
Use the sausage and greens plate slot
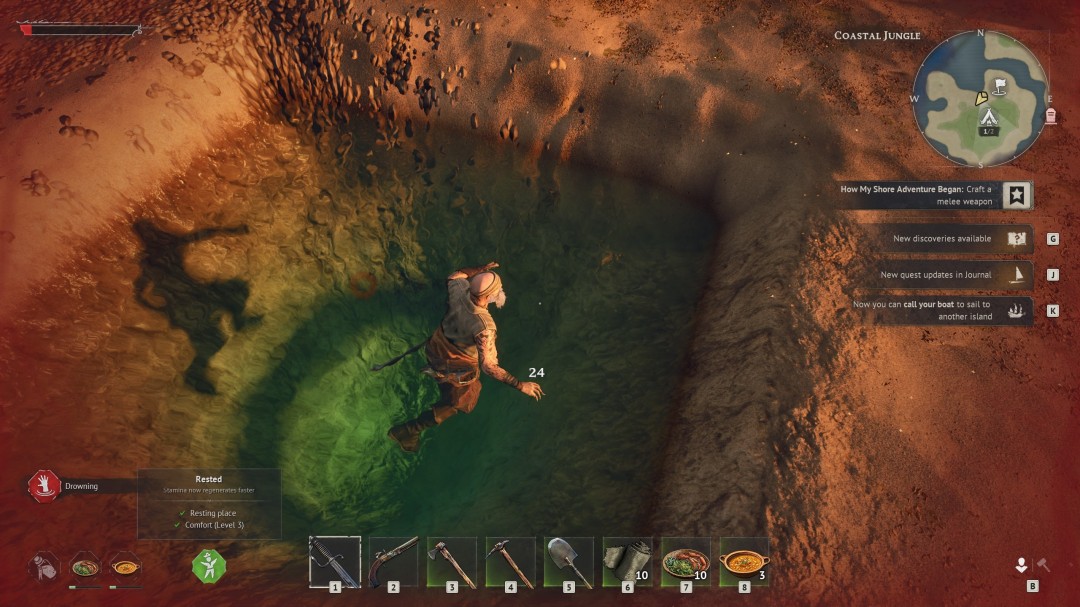point(686,561)
